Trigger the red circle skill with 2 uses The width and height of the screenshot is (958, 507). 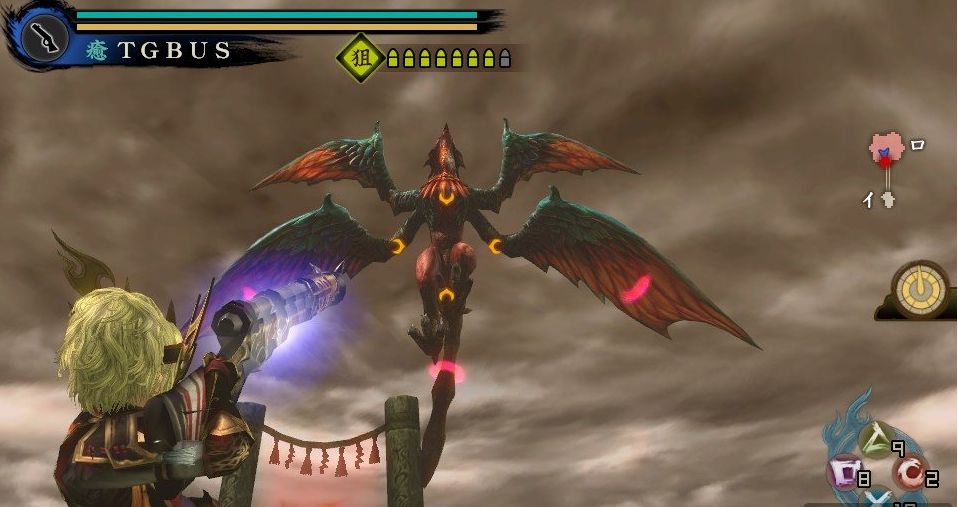click(908, 472)
